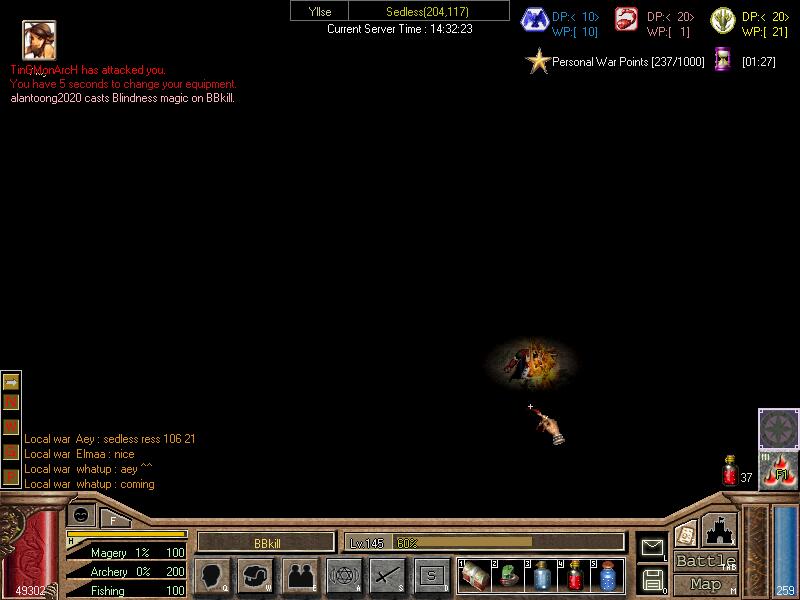The height and width of the screenshot is (600, 800).
Task: Open the hexagram magic button
Action: (x=344, y=575)
